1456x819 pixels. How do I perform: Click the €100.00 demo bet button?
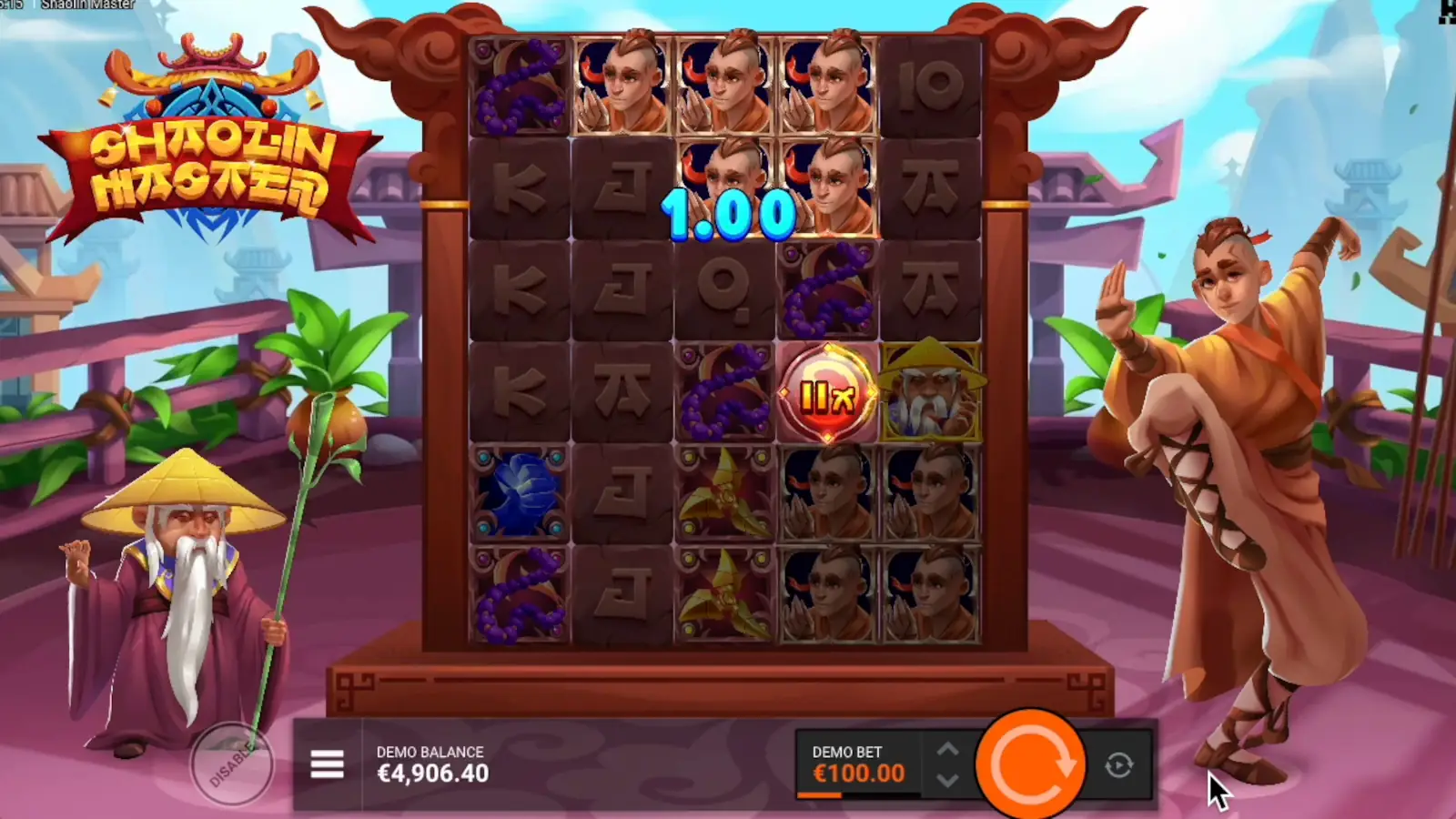(x=855, y=773)
